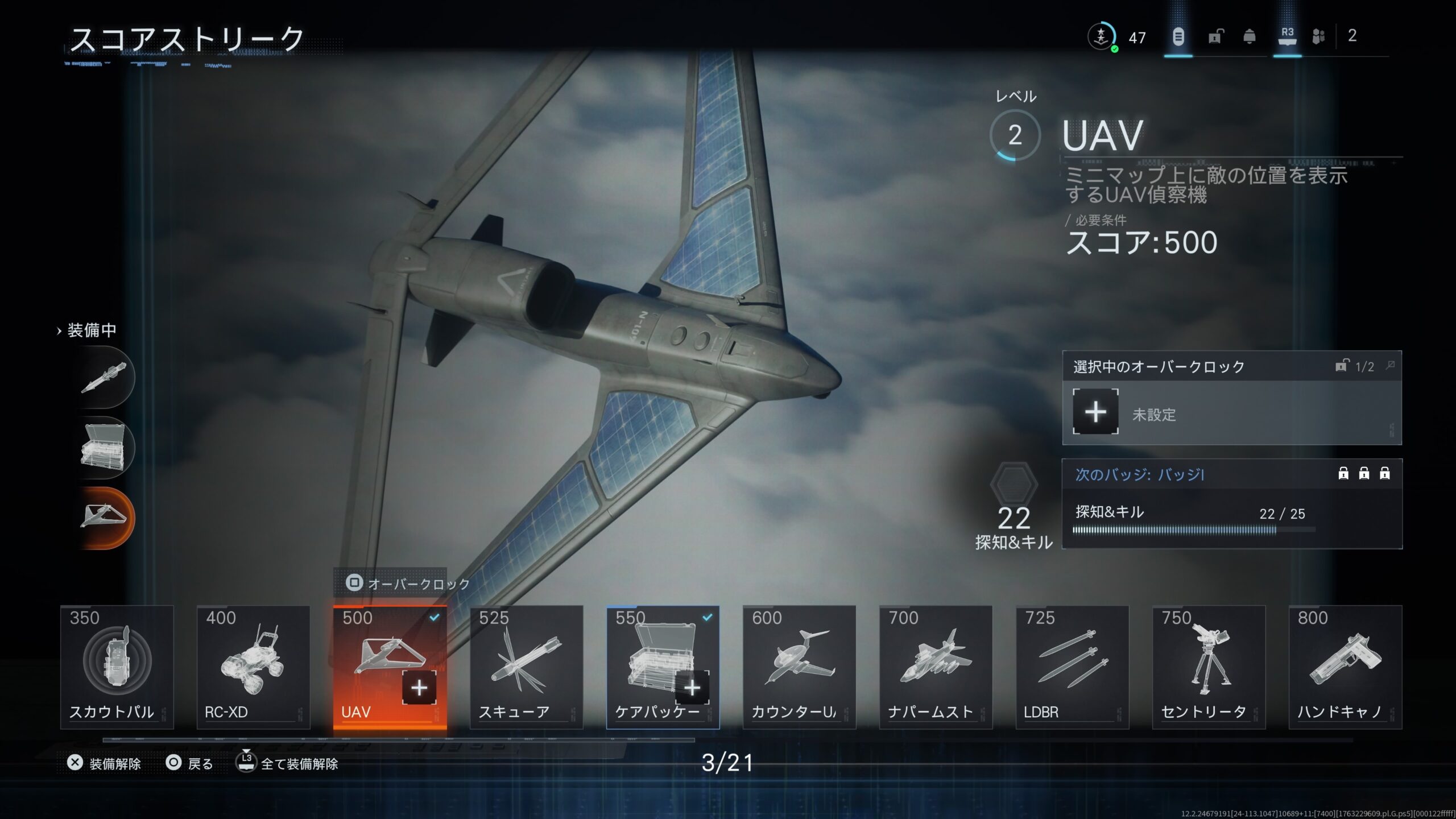Select the Scout Pulse scorestreak card
This screenshot has height=819, width=1456.
[x=117, y=667]
